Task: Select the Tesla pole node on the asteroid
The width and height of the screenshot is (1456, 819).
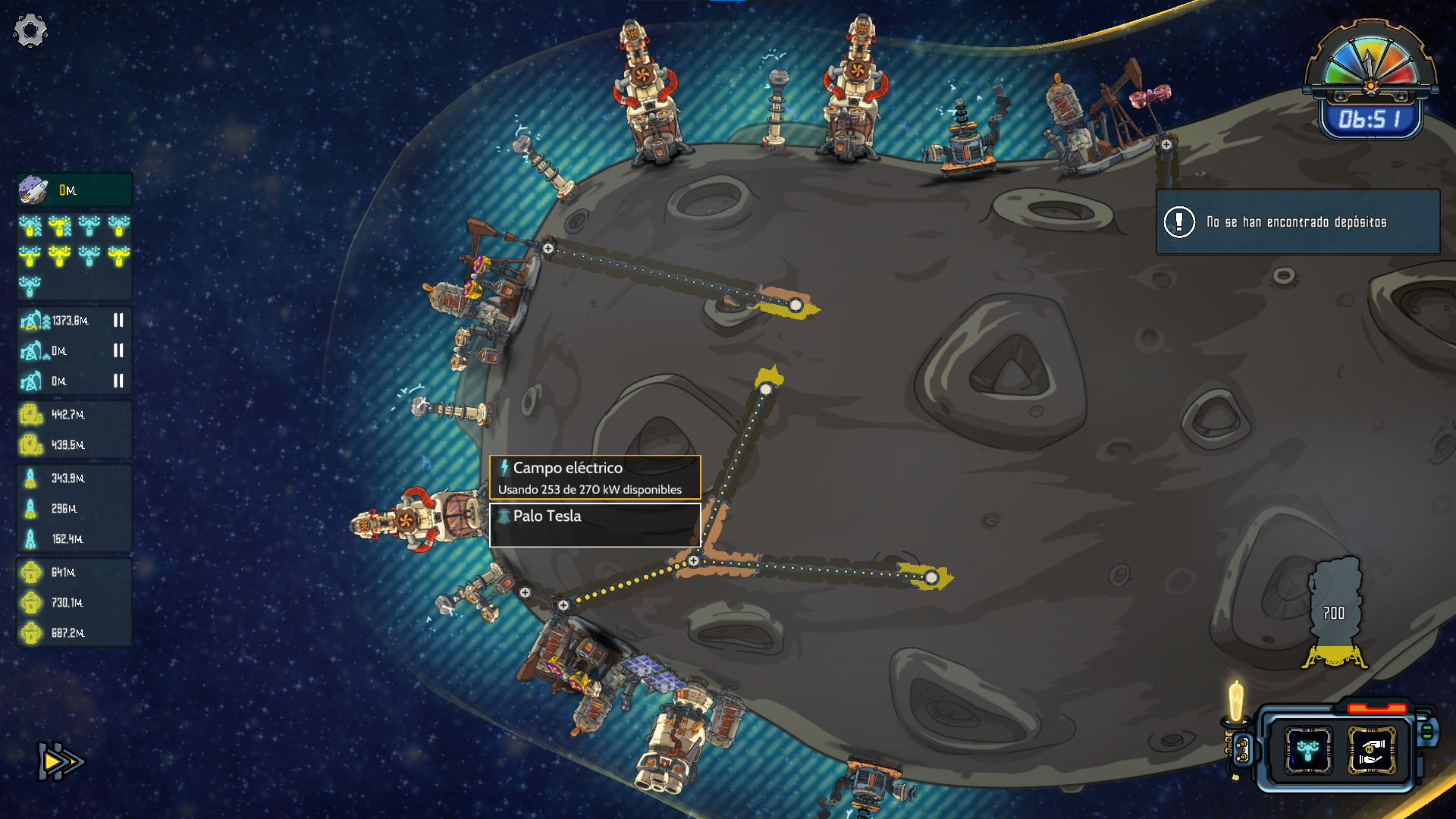Action: (692, 561)
